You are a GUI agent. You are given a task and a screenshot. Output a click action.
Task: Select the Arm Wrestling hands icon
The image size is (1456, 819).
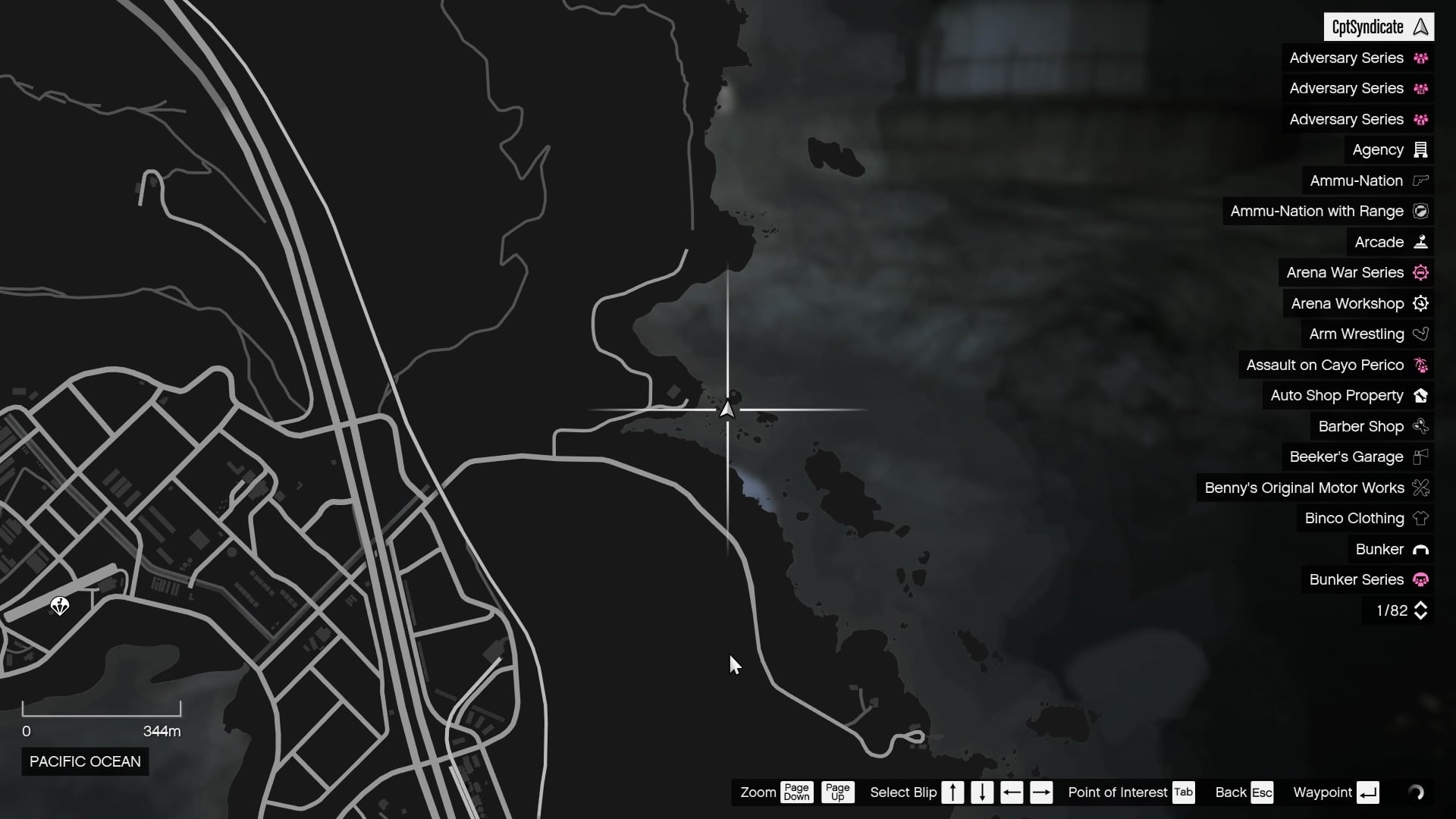1421,334
